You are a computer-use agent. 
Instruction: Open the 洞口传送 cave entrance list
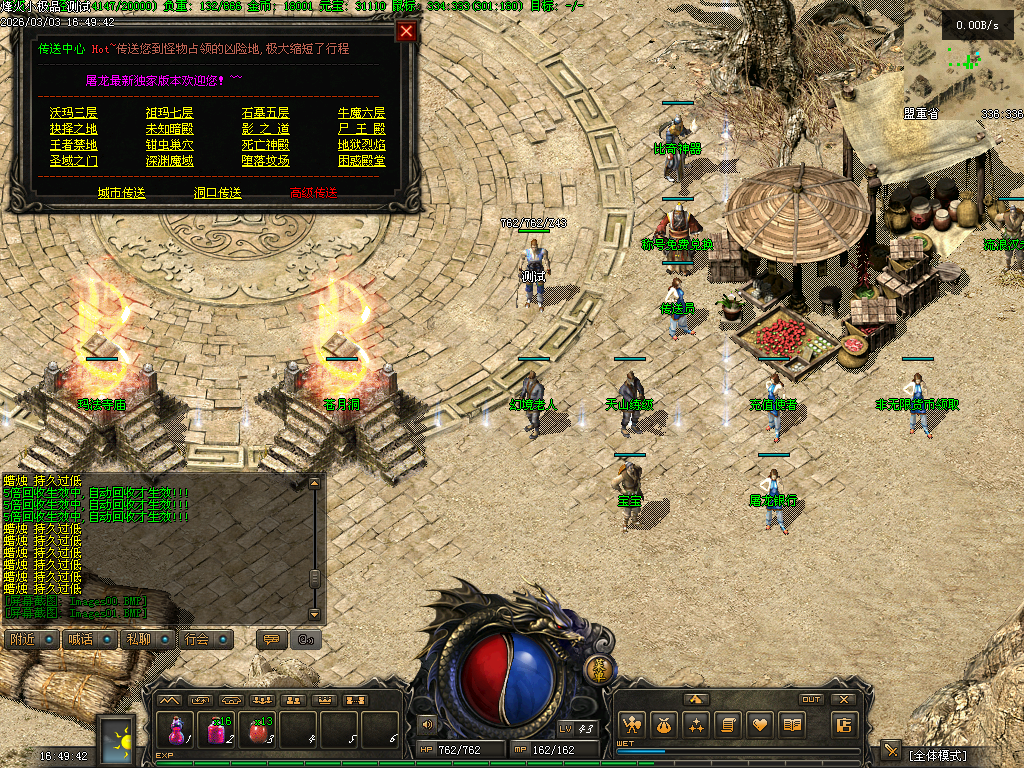(218, 193)
